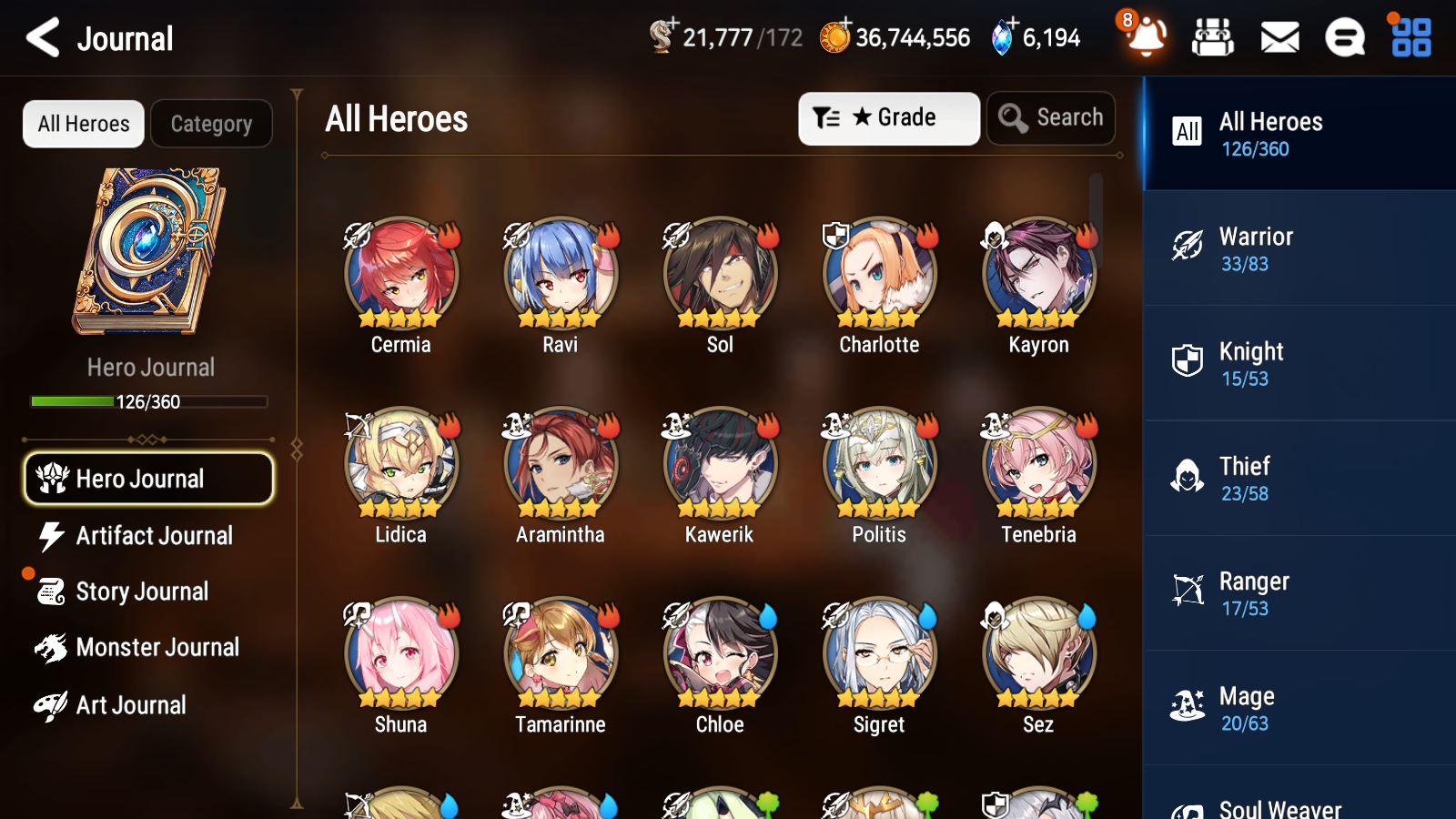1456x819 pixels.
Task: Open the mail inbox icon
Action: pyautogui.click(x=1279, y=37)
